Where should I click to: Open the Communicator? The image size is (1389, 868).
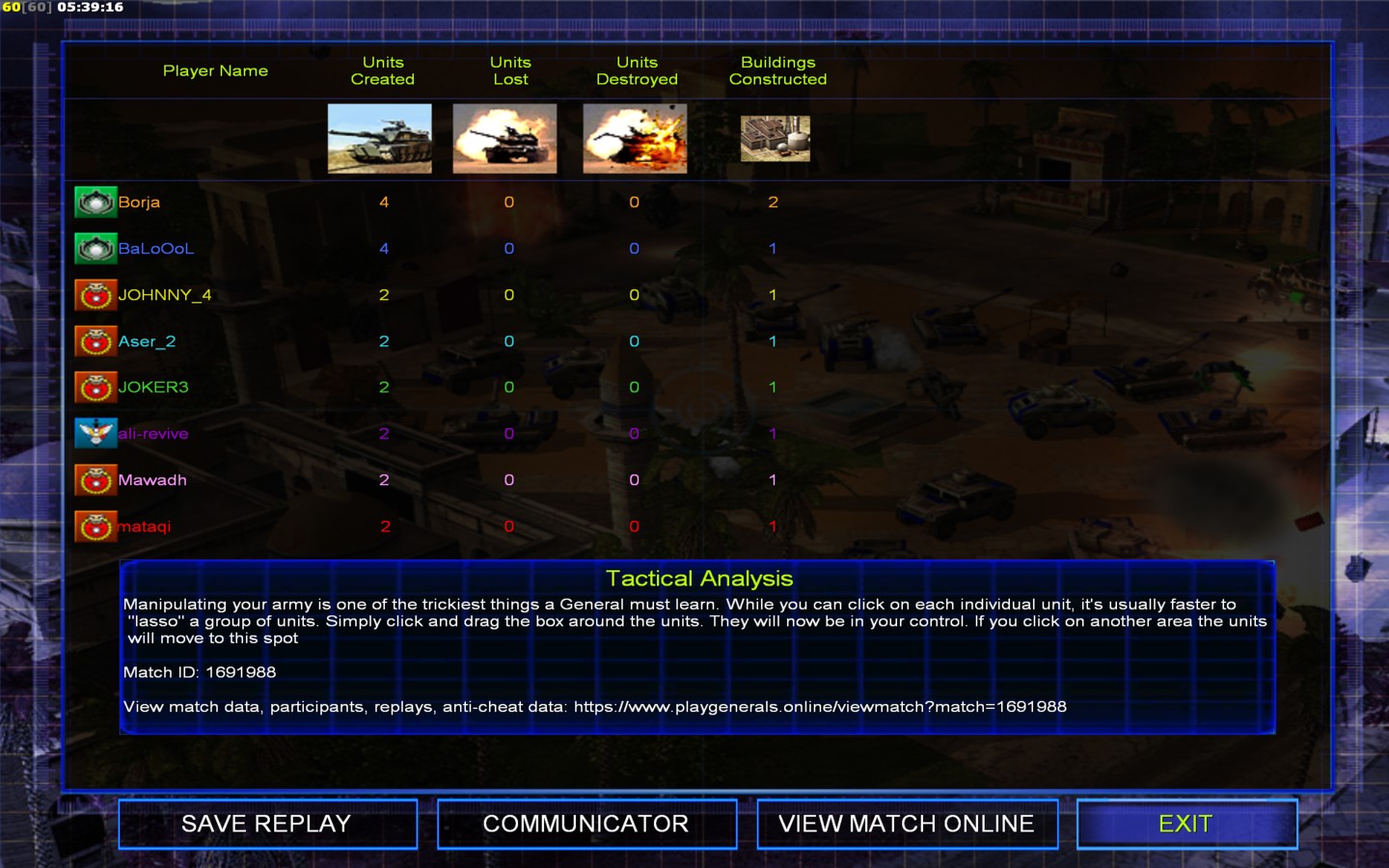(x=586, y=824)
